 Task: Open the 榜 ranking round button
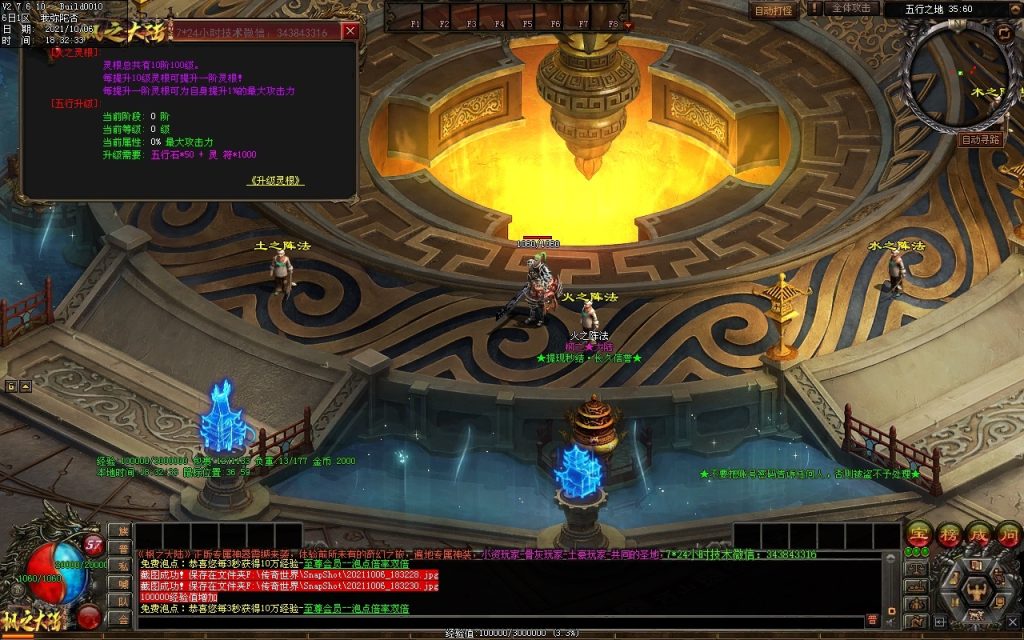pyautogui.click(x=947, y=536)
